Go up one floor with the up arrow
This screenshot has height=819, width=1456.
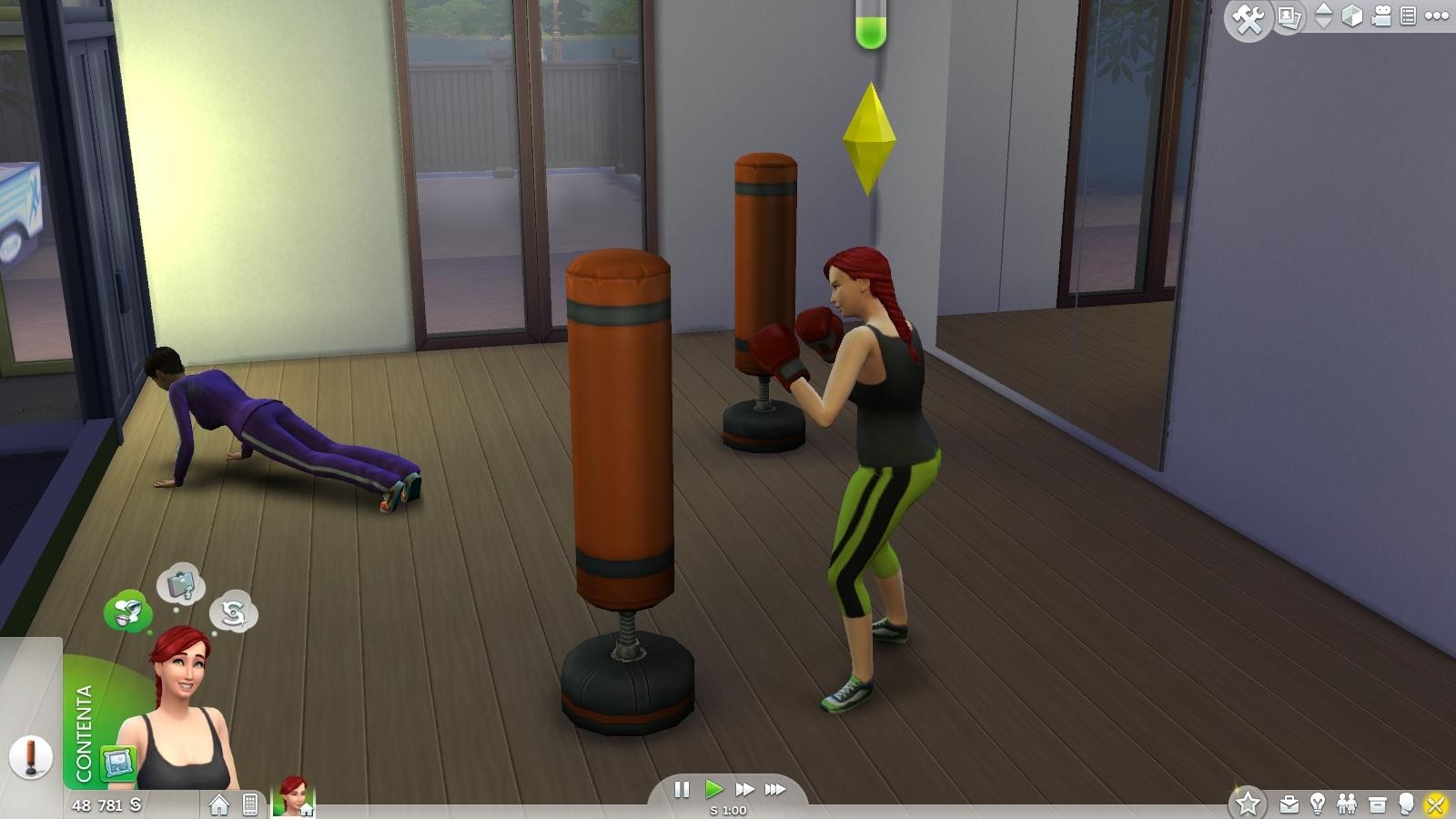(x=1324, y=9)
